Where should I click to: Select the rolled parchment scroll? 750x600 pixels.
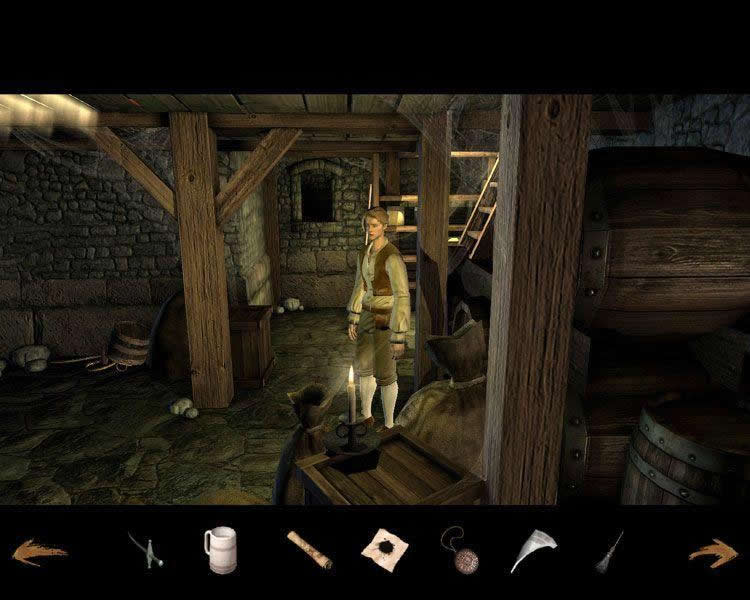pyautogui.click(x=308, y=550)
